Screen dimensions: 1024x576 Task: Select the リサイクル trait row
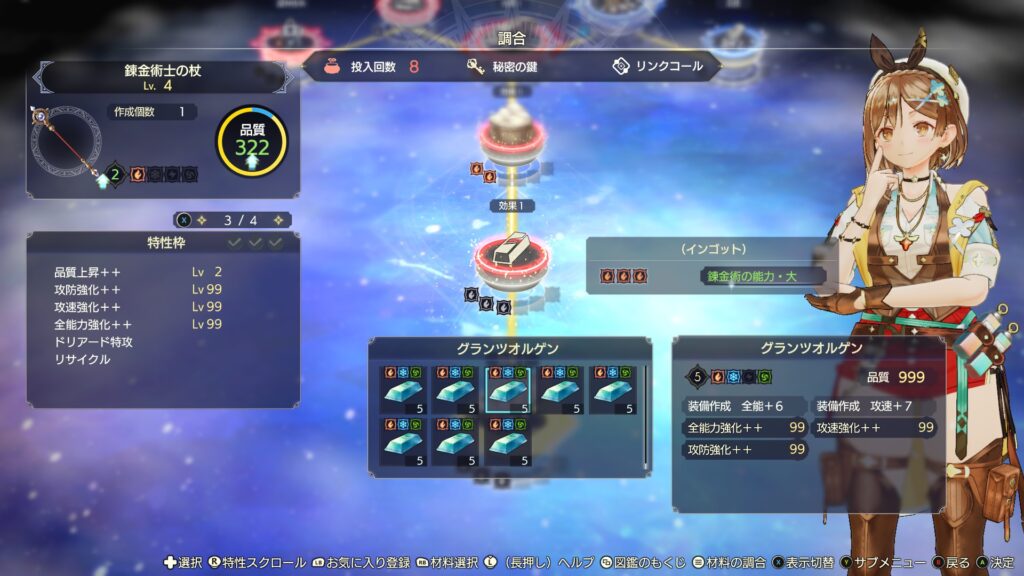[x=82, y=360]
